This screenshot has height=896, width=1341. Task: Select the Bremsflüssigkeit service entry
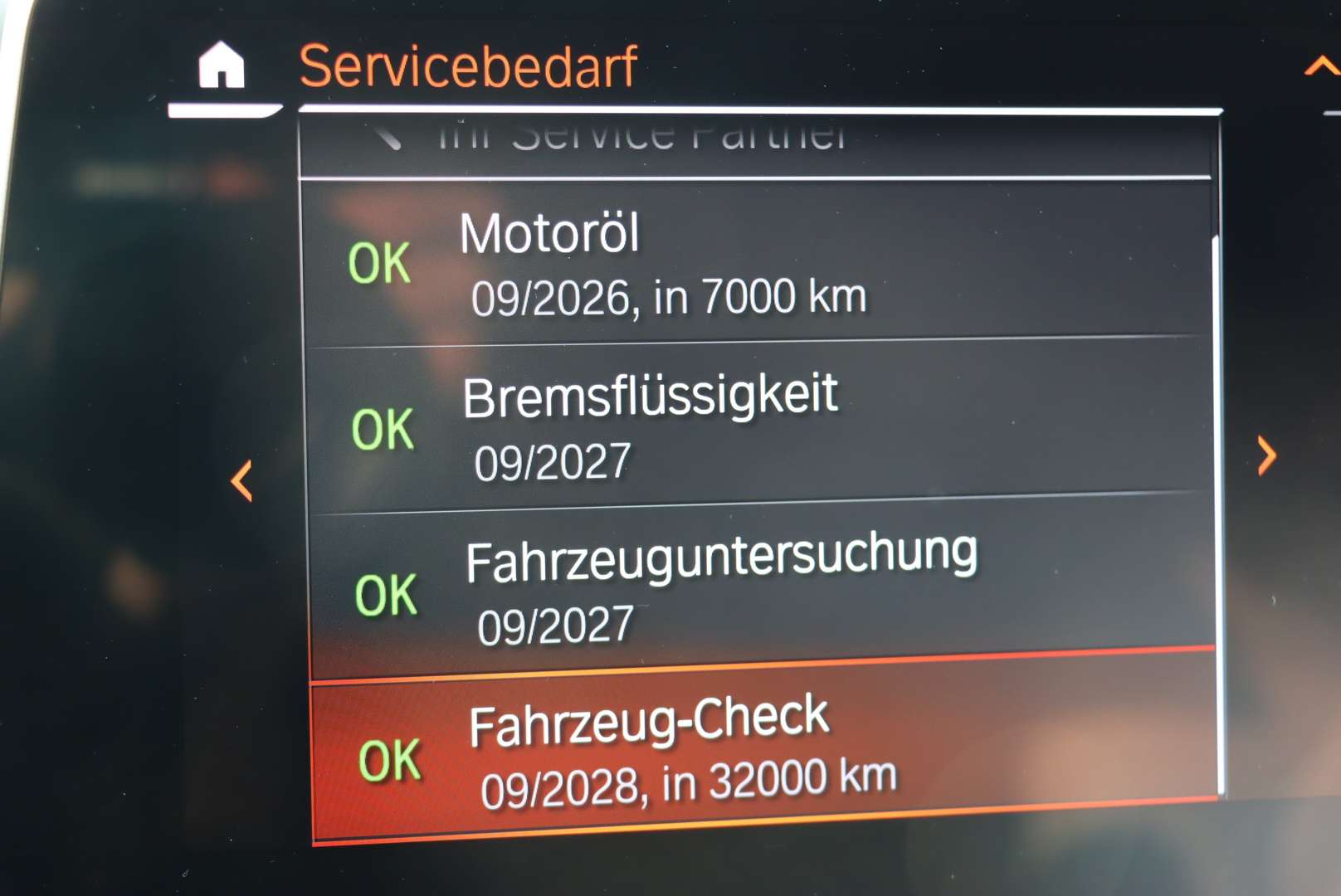click(747, 423)
